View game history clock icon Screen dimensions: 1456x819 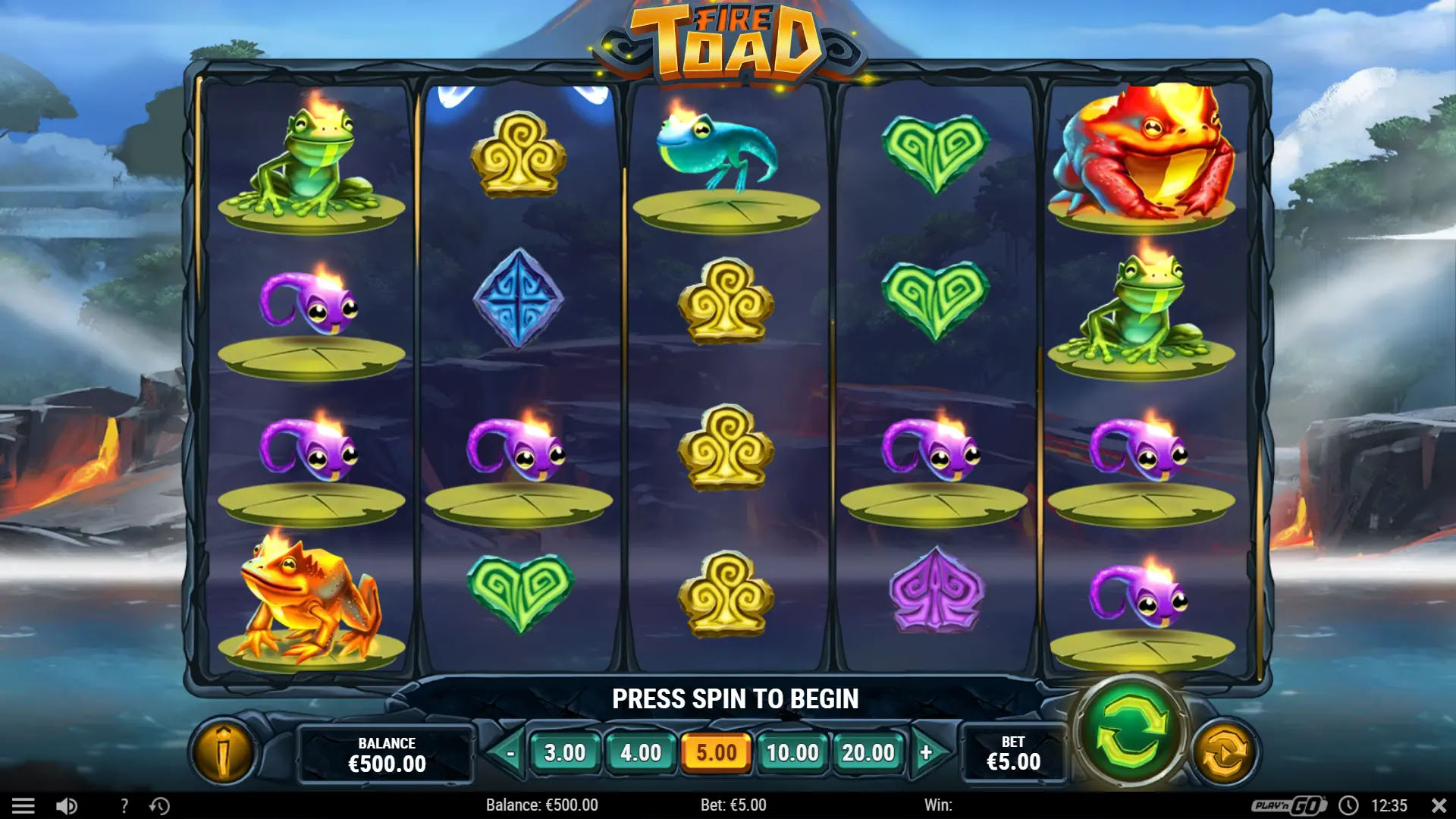point(159,805)
